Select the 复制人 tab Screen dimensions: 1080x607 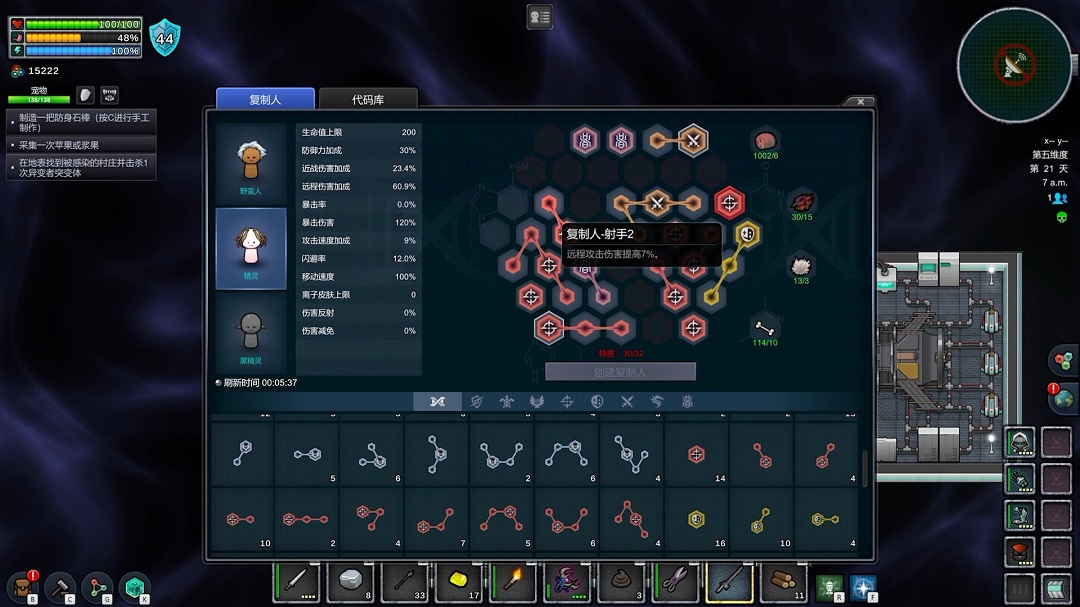pyautogui.click(x=266, y=99)
